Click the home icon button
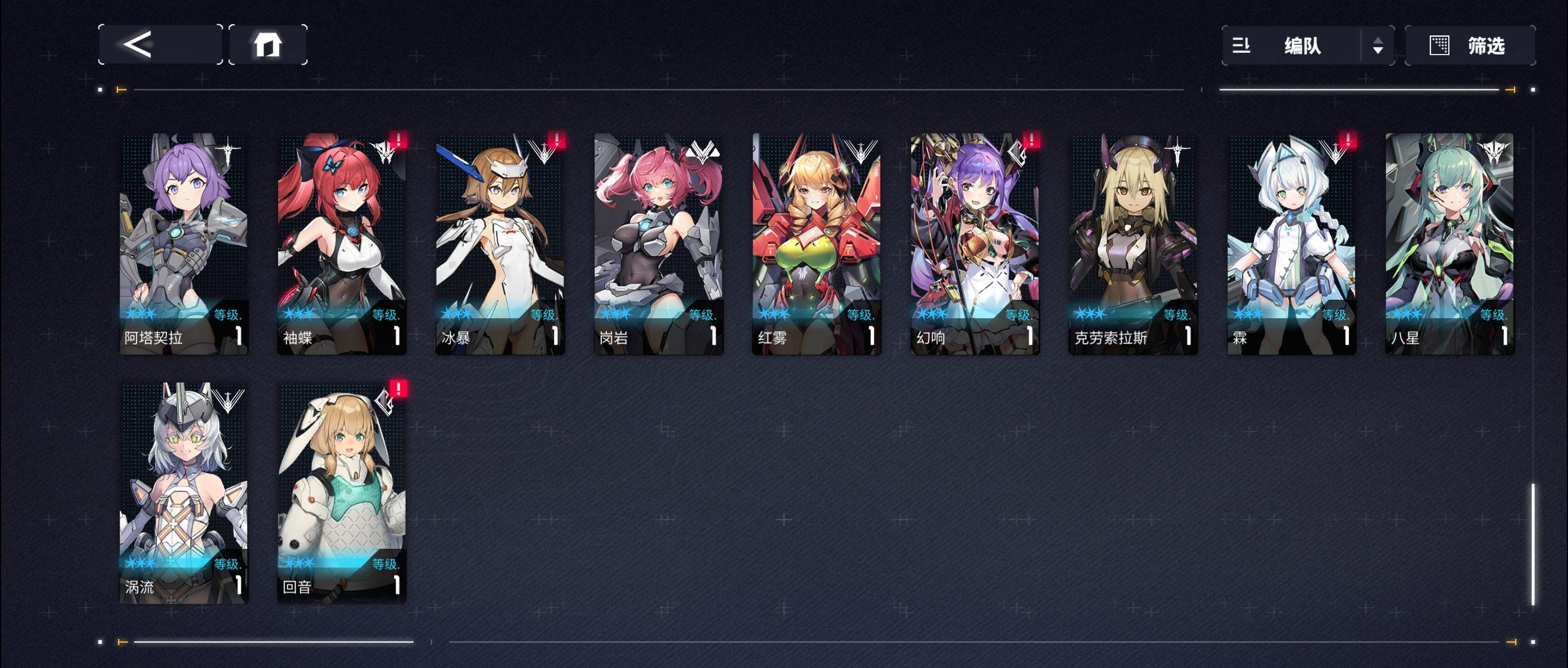 tap(268, 45)
